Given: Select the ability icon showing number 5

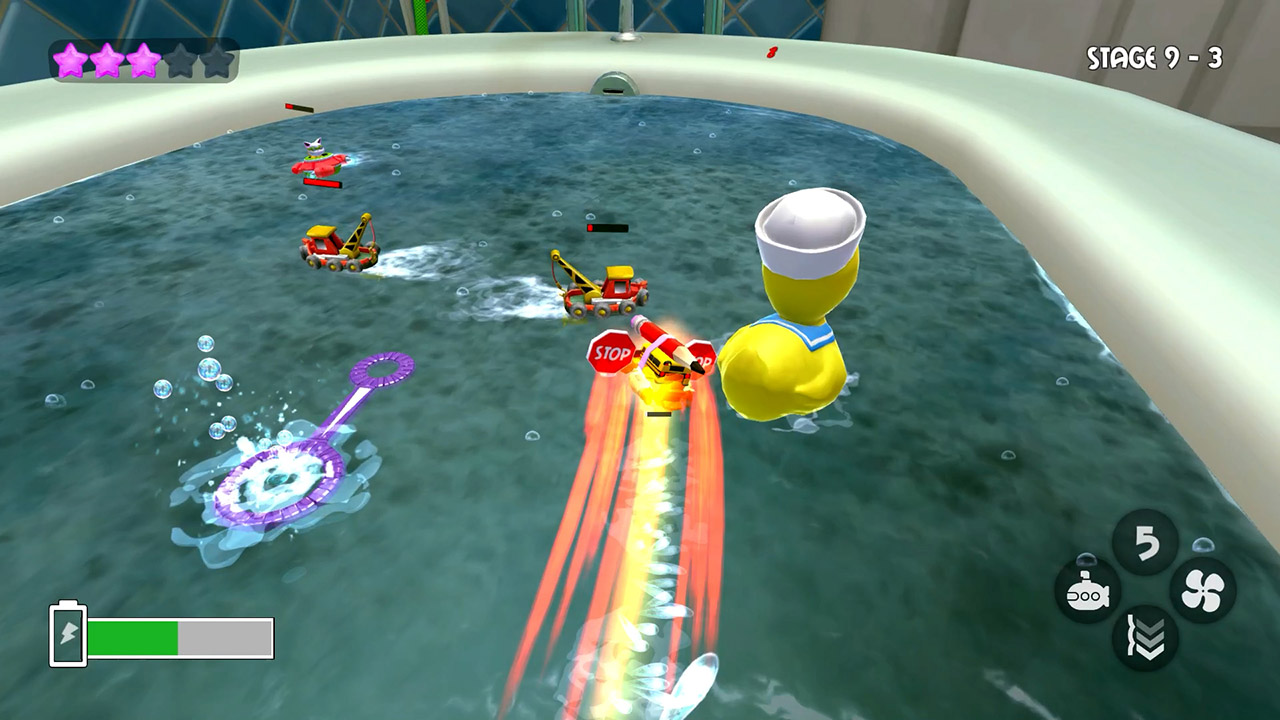Looking at the screenshot, I should tap(1145, 543).
